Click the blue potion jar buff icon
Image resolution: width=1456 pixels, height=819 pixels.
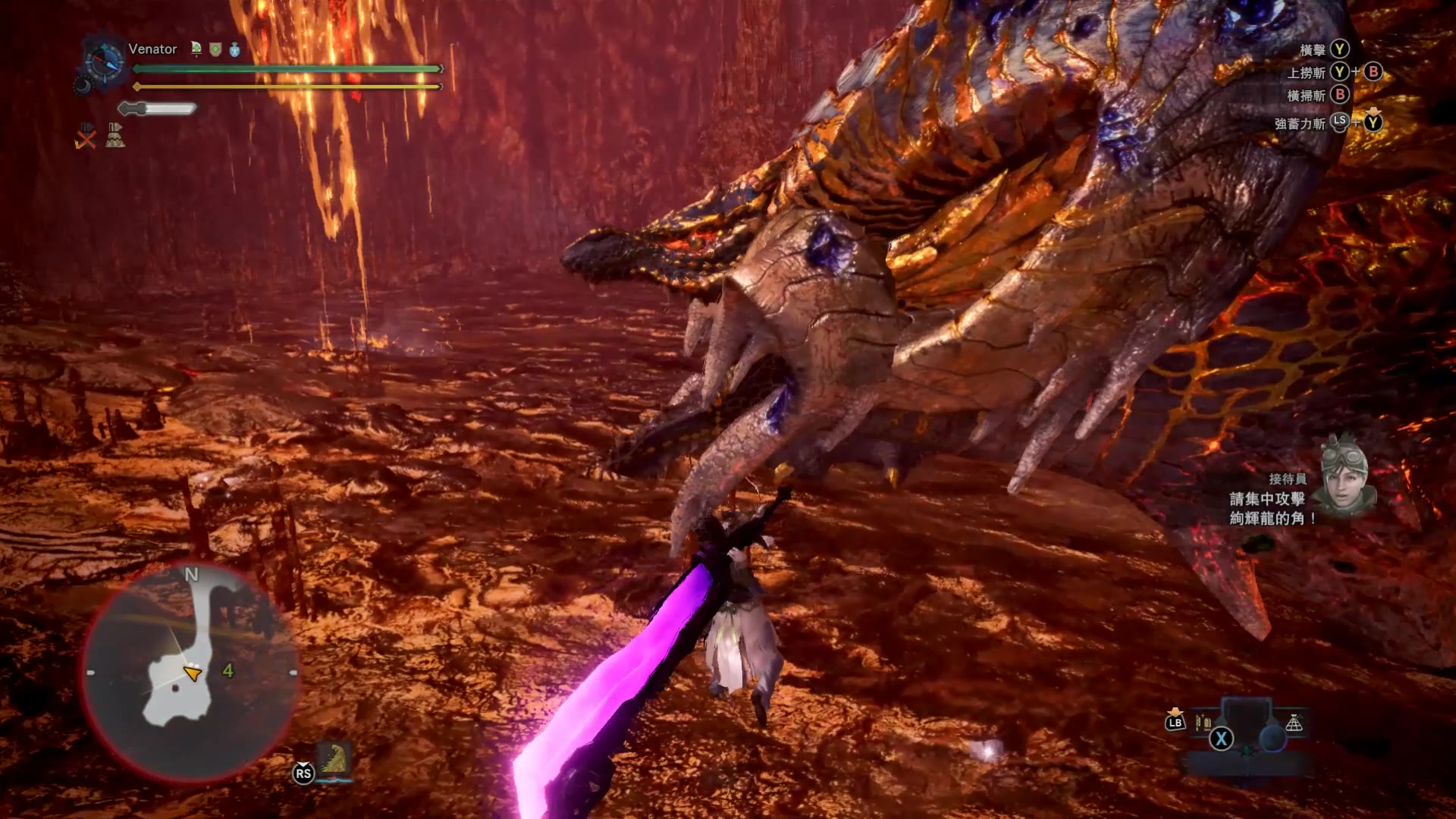click(x=234, y=49)
